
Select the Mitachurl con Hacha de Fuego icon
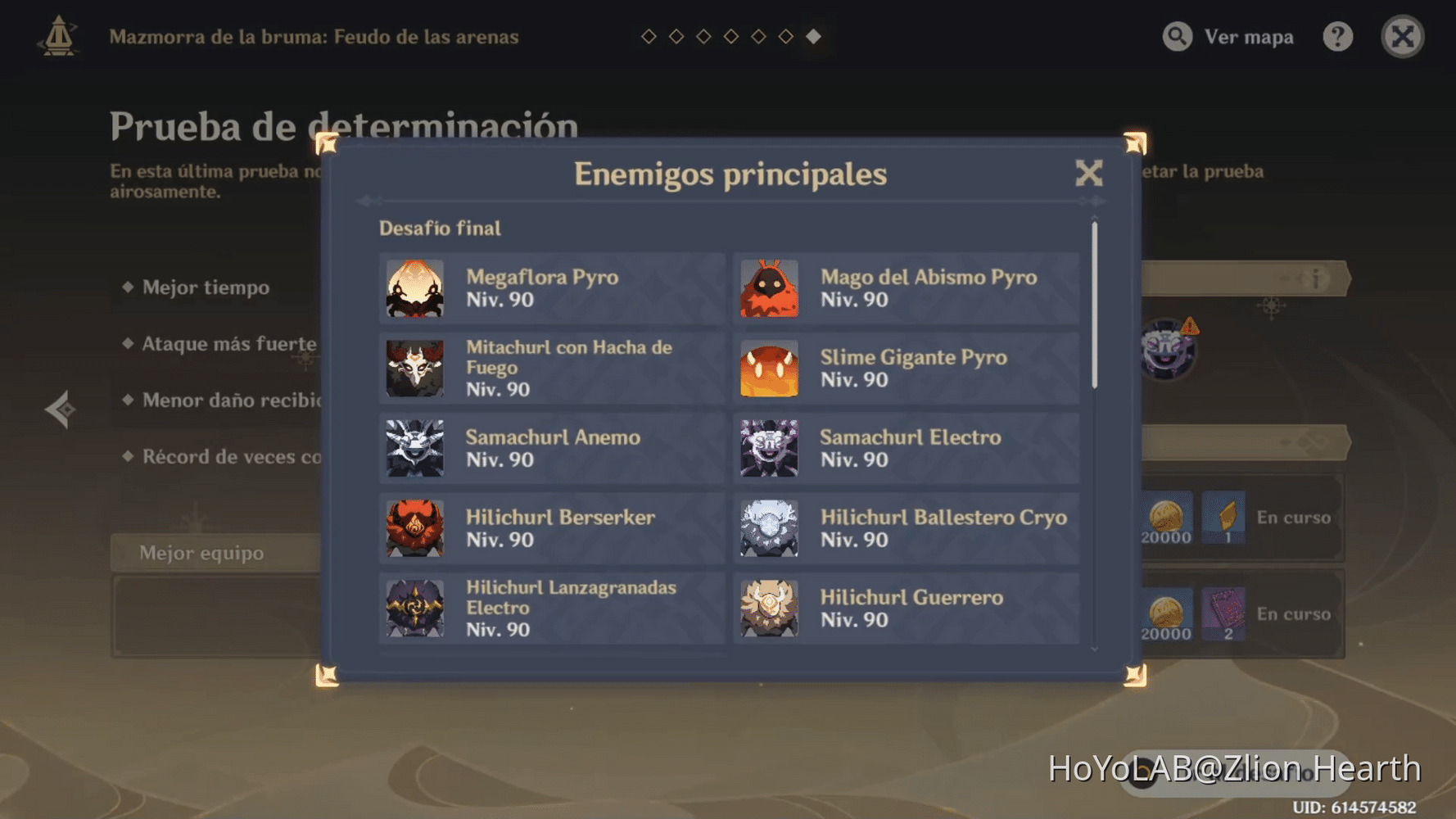414,368
